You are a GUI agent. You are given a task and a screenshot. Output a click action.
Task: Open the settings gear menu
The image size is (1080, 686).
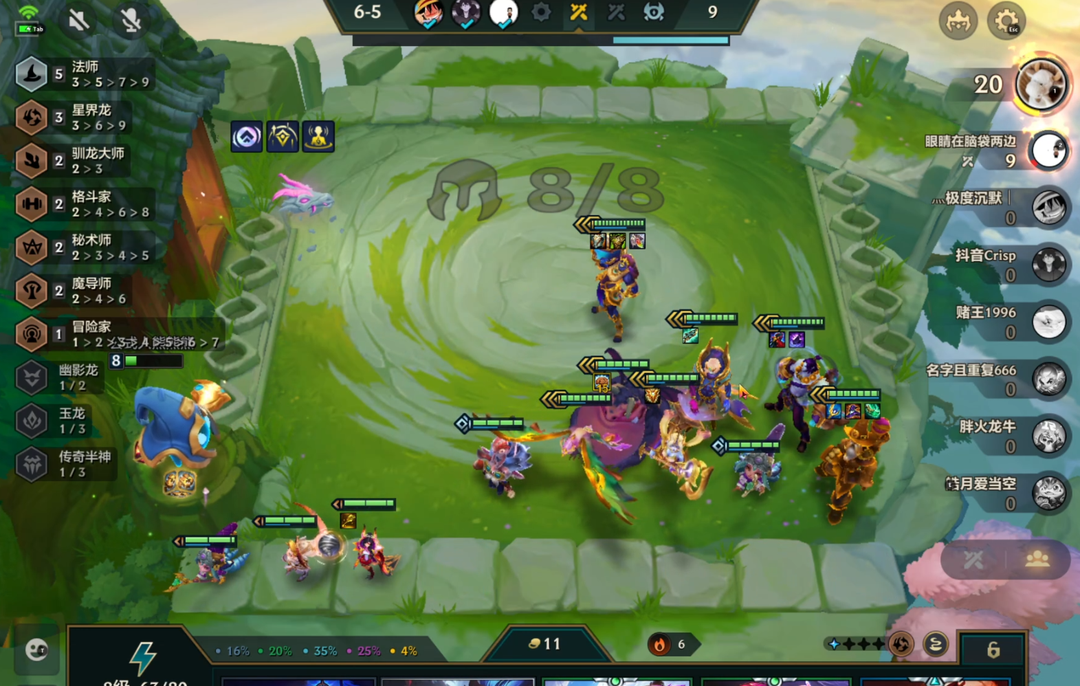pos(1005,21)
